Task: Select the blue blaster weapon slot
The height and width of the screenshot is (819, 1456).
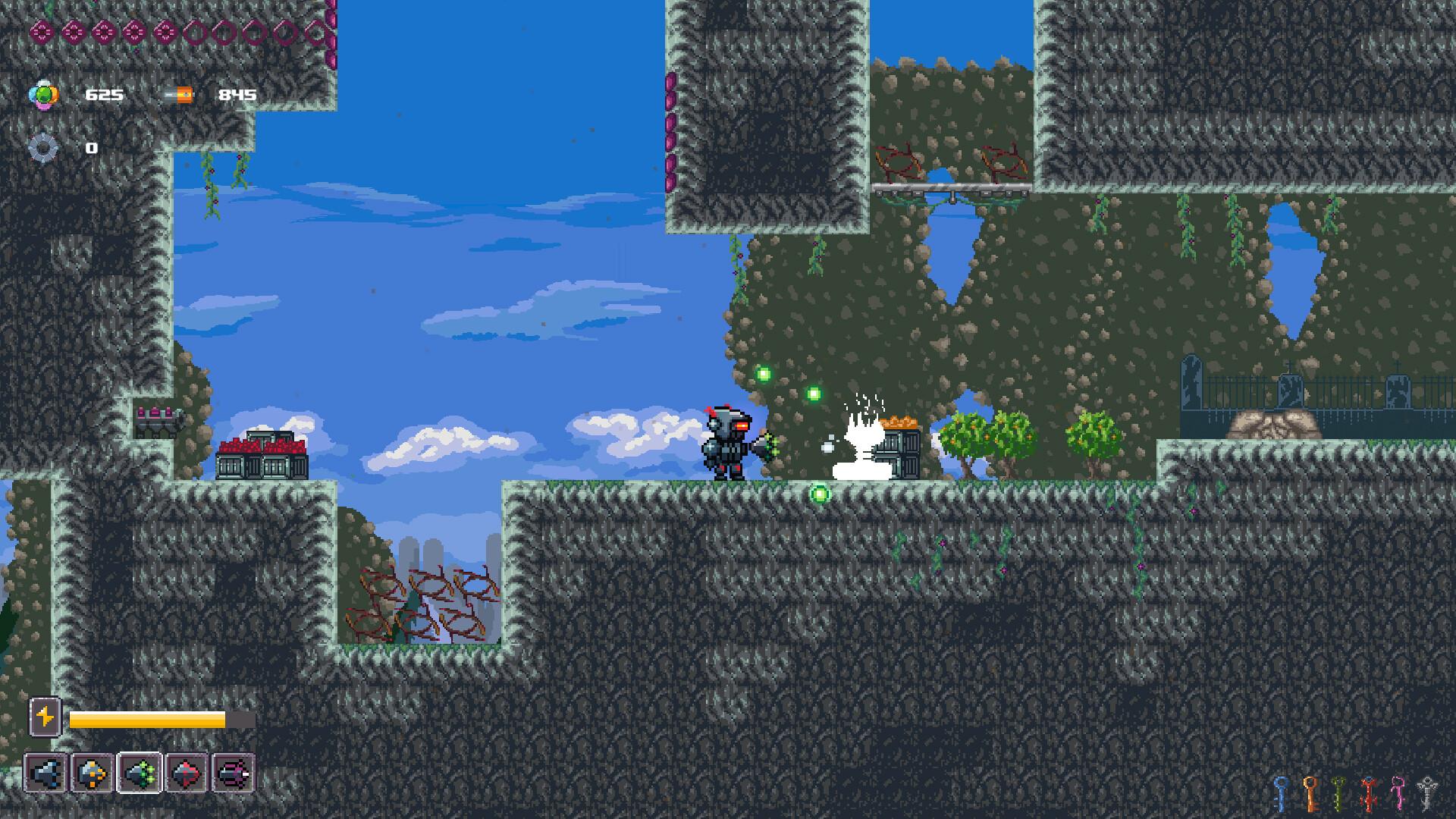Action: 45,772
